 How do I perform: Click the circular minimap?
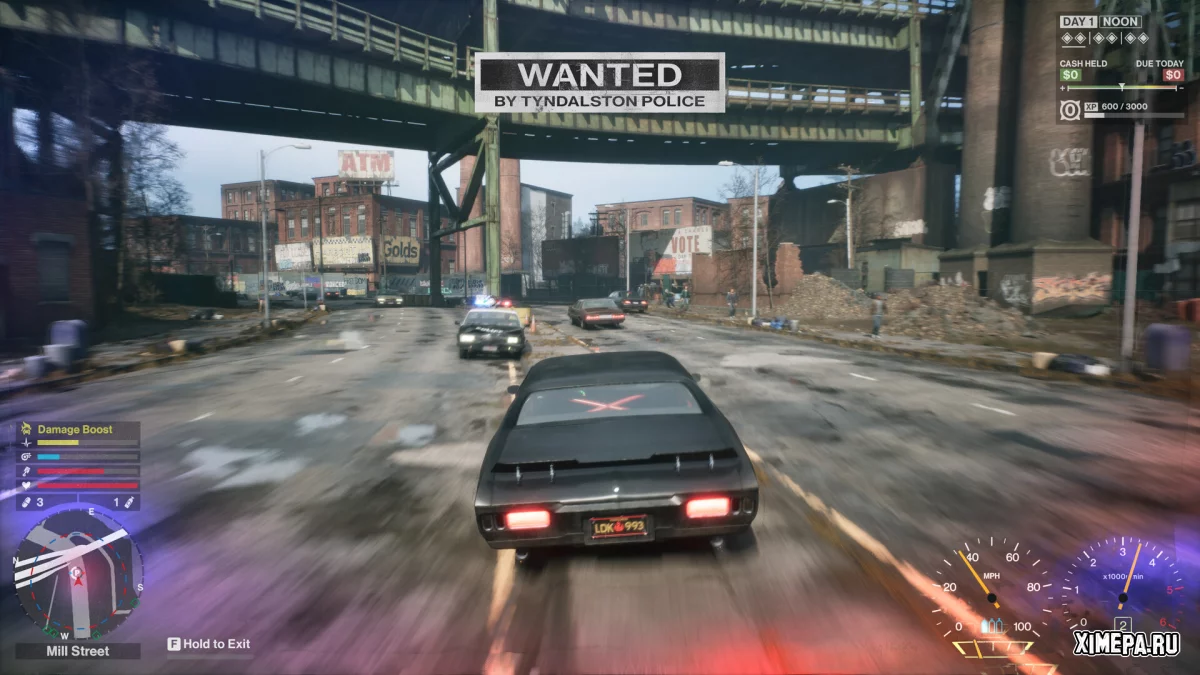tap(79, 573)
